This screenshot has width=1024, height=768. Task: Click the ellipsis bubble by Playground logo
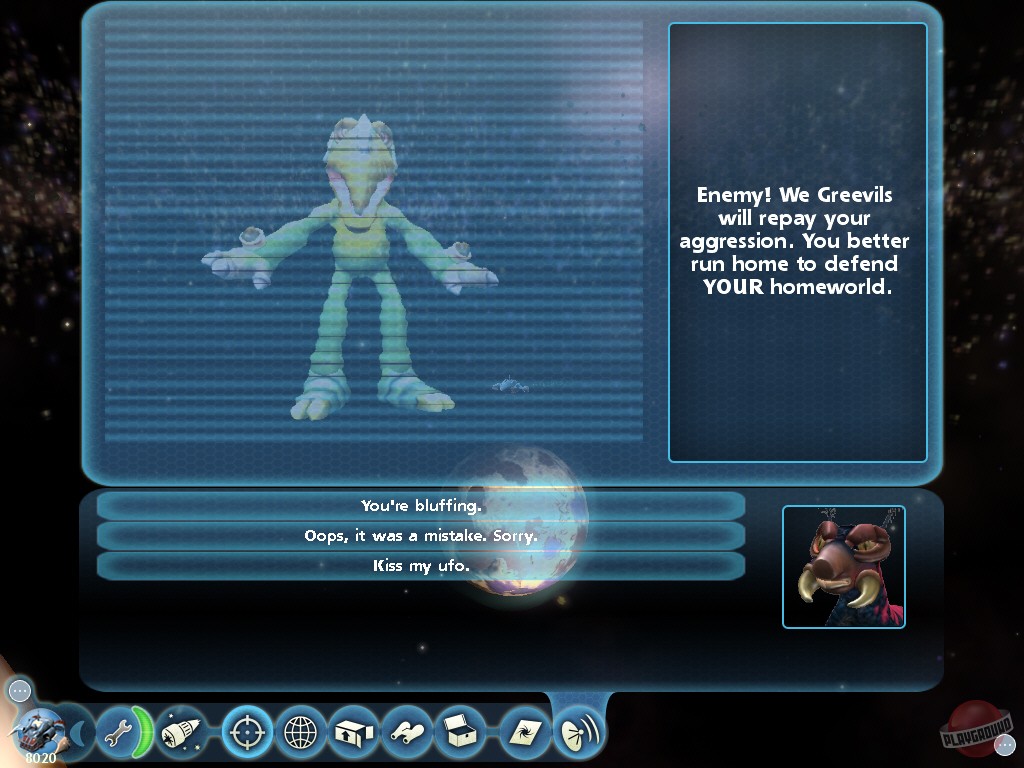point(1005,744)
